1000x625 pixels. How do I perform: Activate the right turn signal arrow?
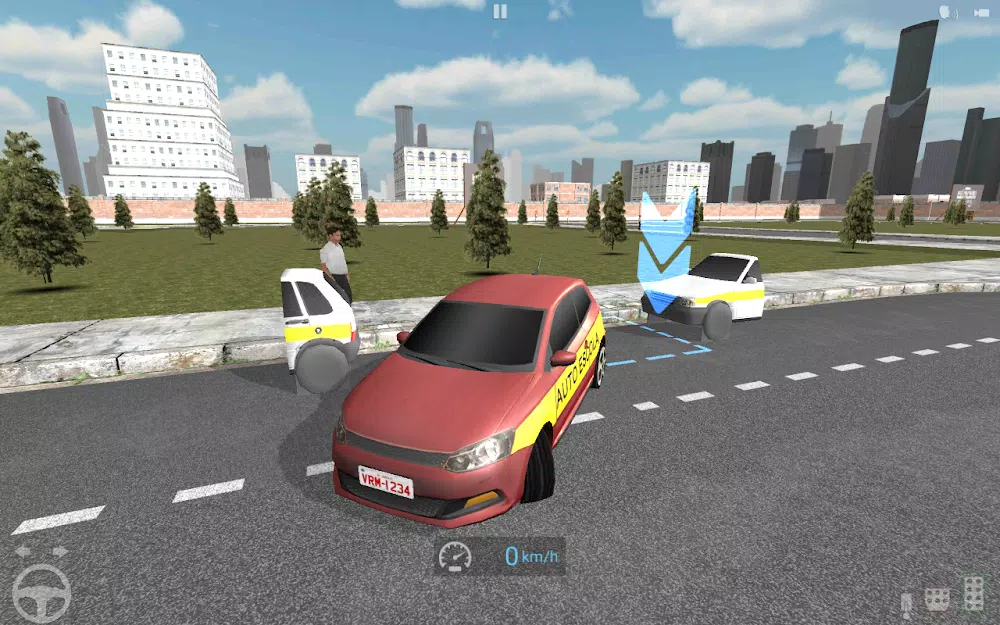[60, 551]
